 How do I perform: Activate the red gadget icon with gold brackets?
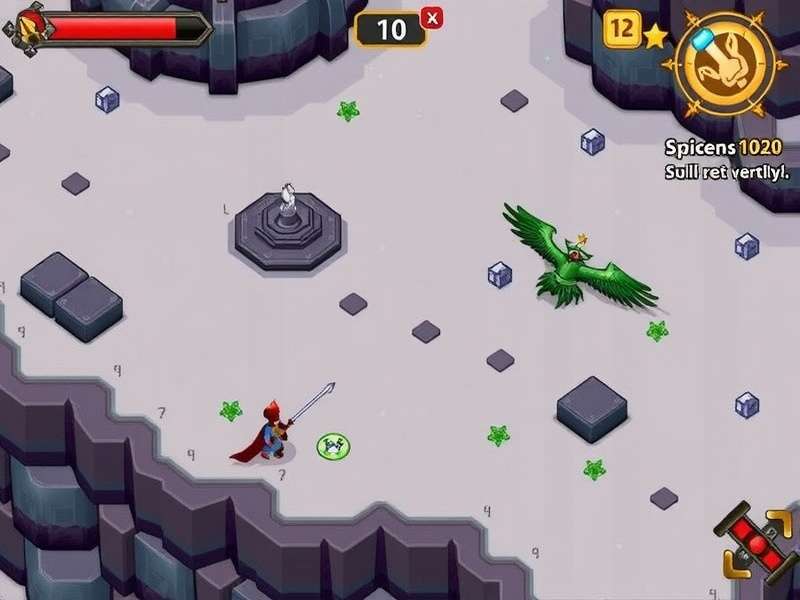pyautogui.click(x=756, y=541)
